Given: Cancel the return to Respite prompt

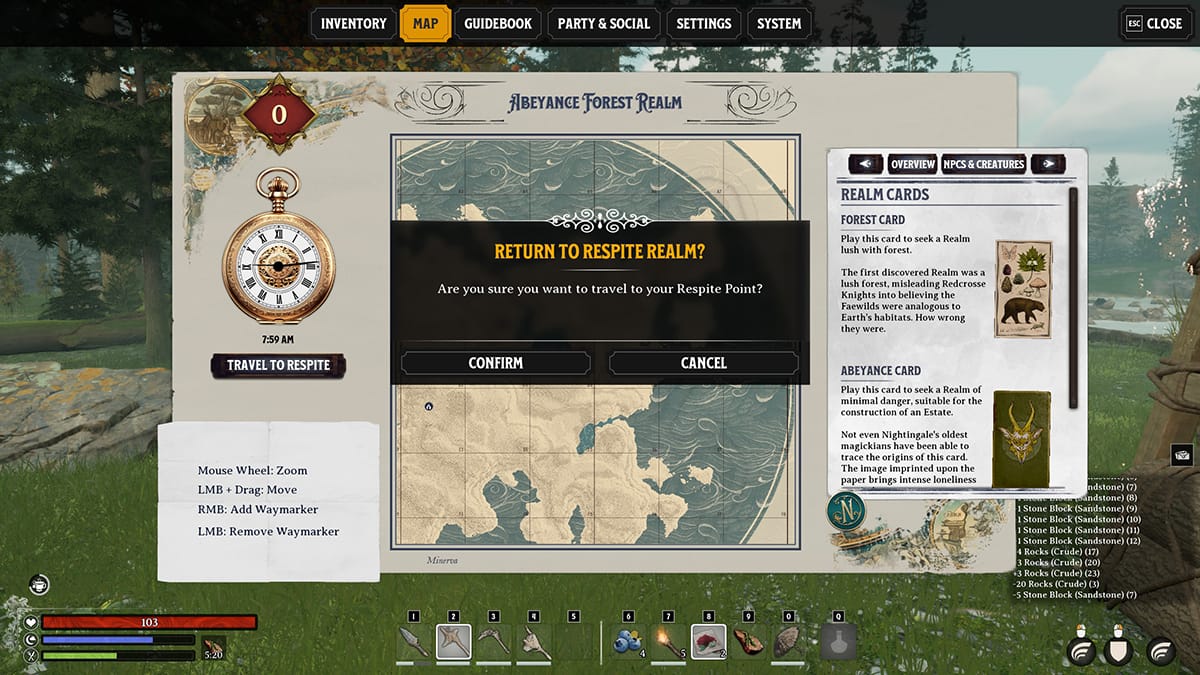Looking at the screenshot, I should (703, 363).
